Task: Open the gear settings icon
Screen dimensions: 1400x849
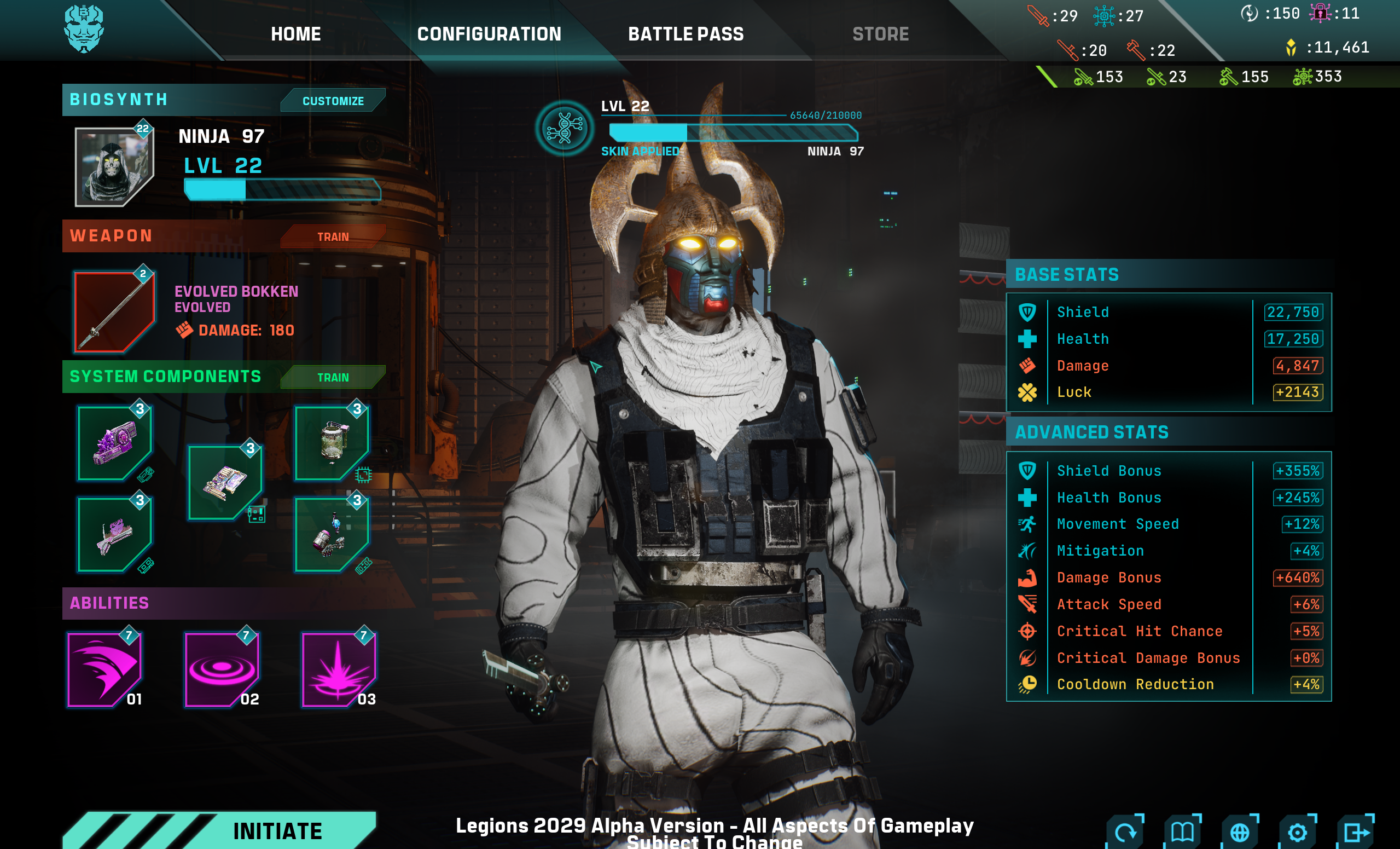Action: (x=1297, y=832)
